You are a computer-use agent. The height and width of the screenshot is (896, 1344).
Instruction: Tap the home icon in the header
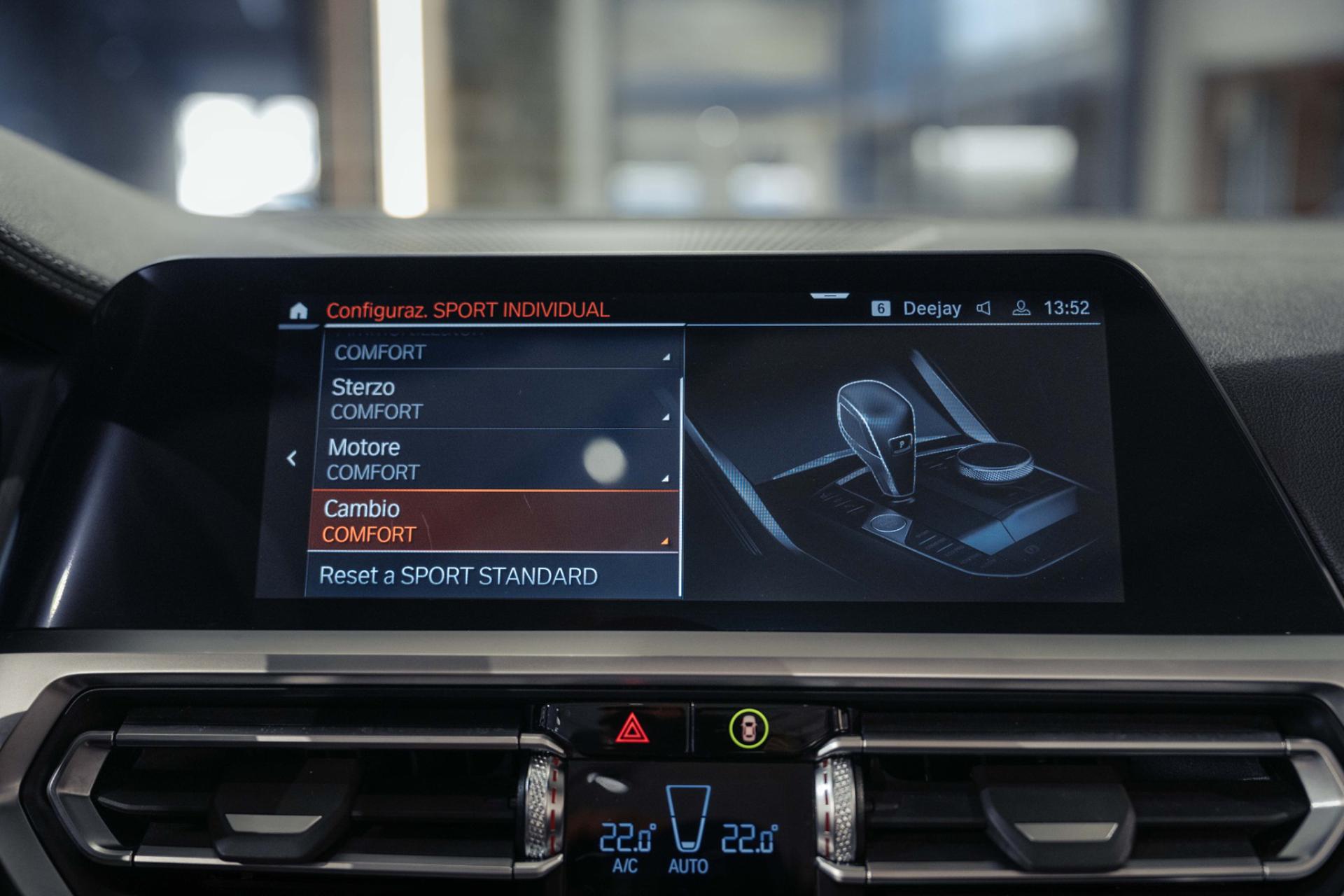(x=298, y=311)
